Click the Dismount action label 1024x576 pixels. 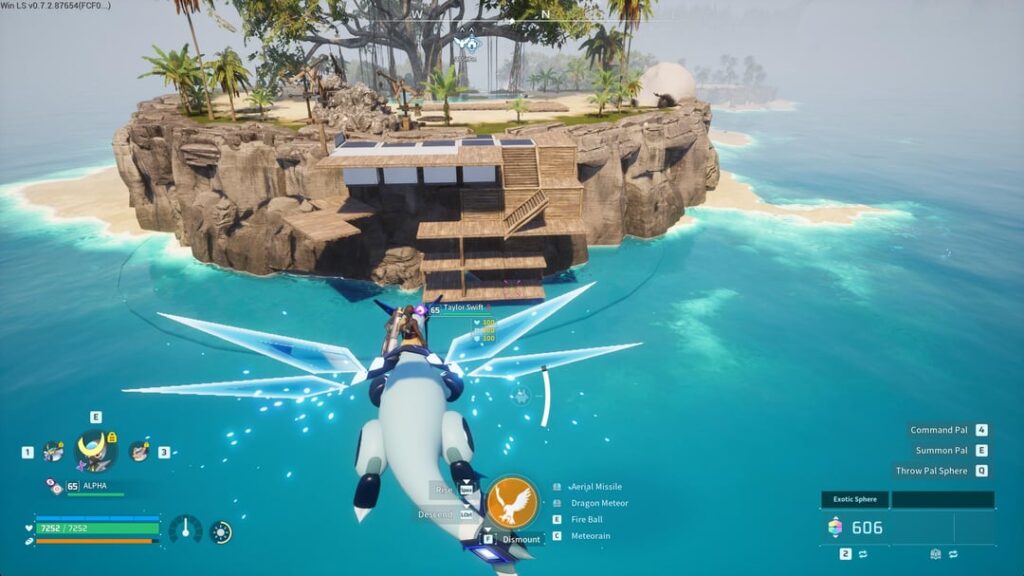pos(521,538)
